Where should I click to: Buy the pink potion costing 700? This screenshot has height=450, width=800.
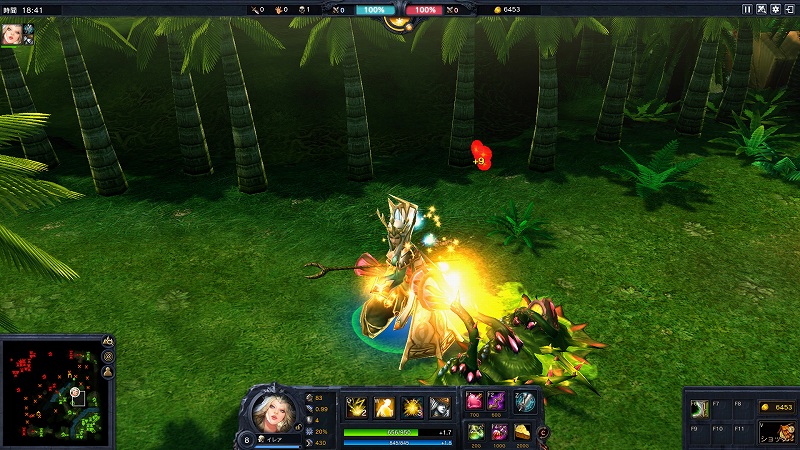pos(473,402)
